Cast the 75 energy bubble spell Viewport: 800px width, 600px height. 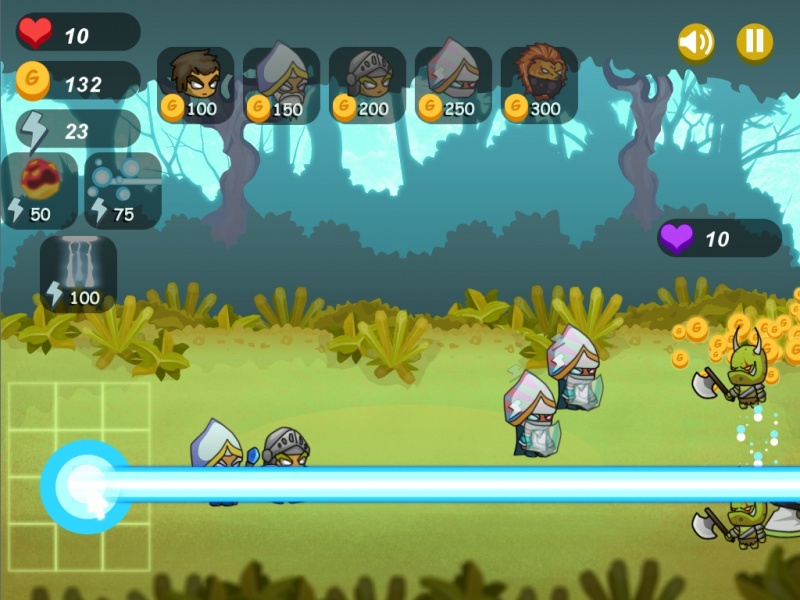123,190
